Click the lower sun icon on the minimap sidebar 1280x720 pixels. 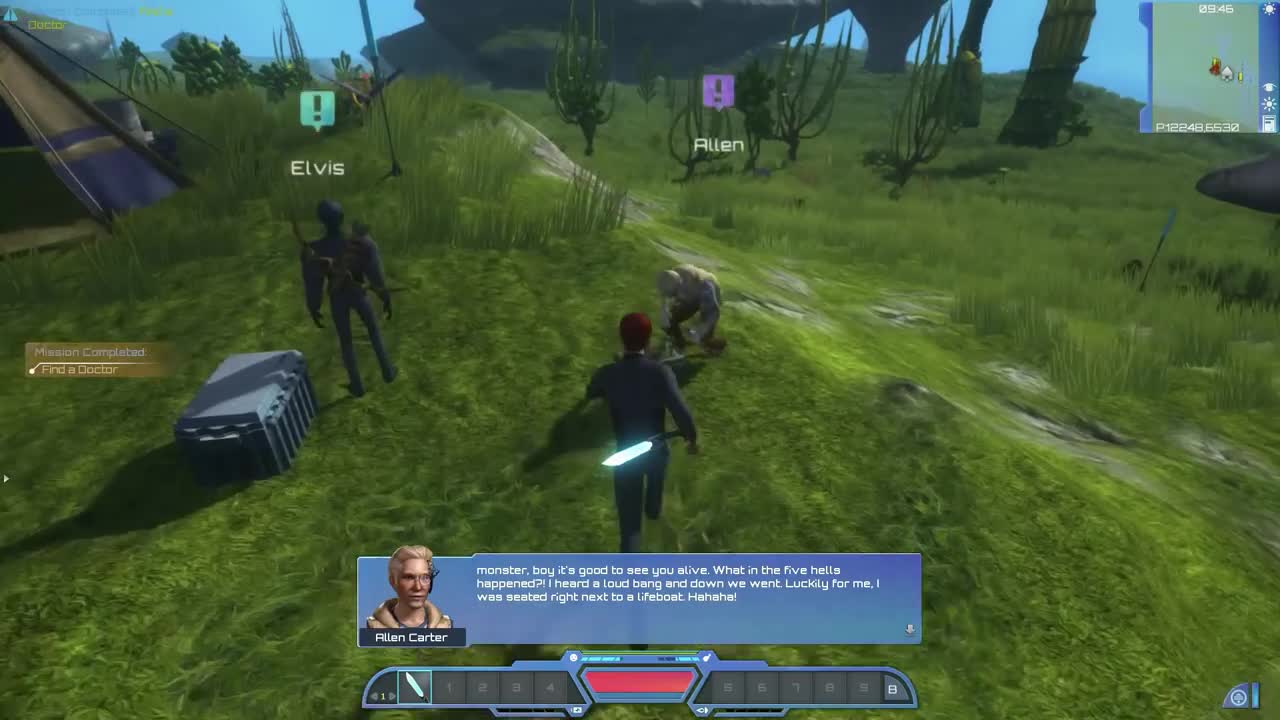1268,103
